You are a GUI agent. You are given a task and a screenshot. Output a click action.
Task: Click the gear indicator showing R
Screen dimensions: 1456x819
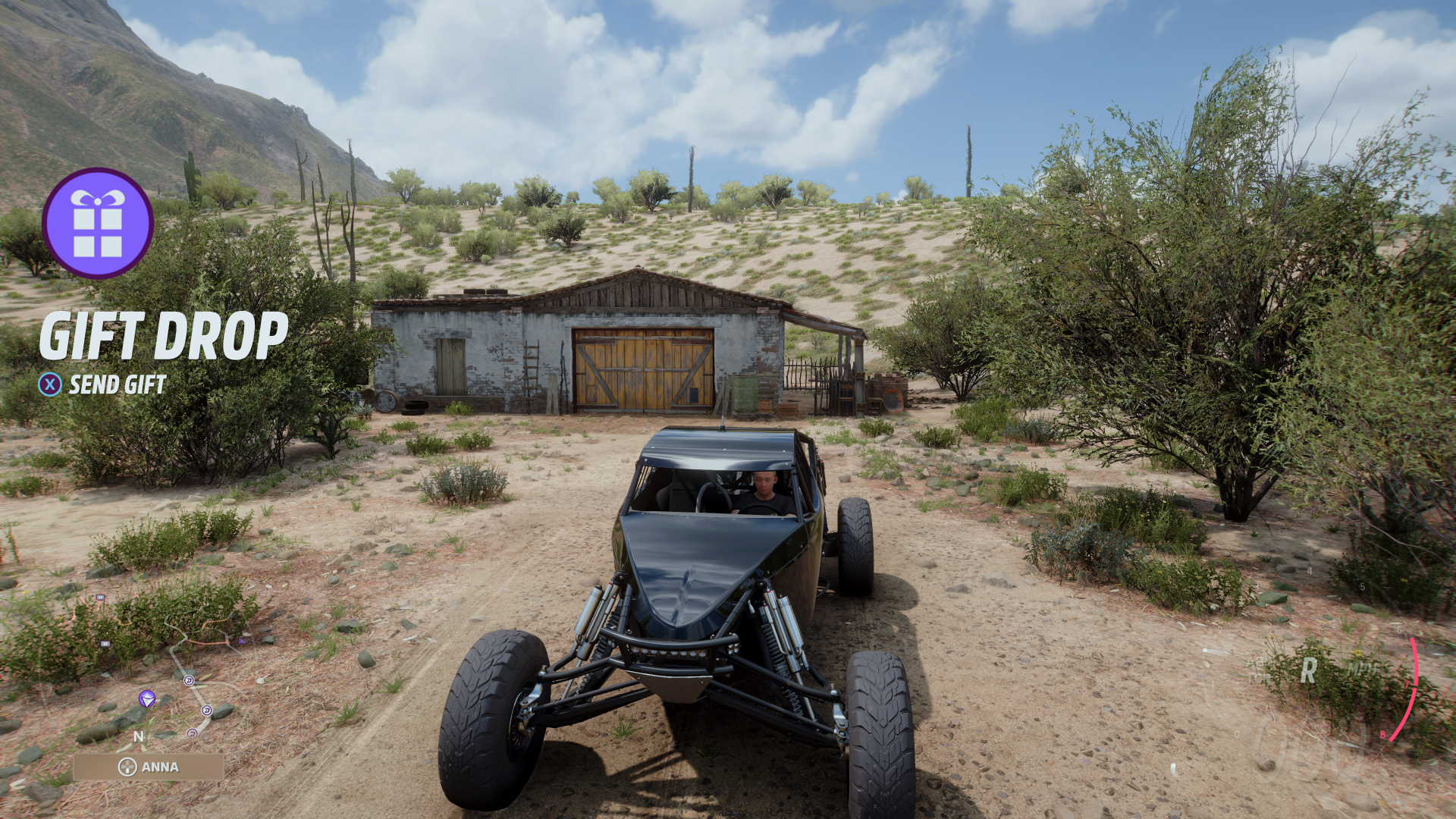(1309, 670)
